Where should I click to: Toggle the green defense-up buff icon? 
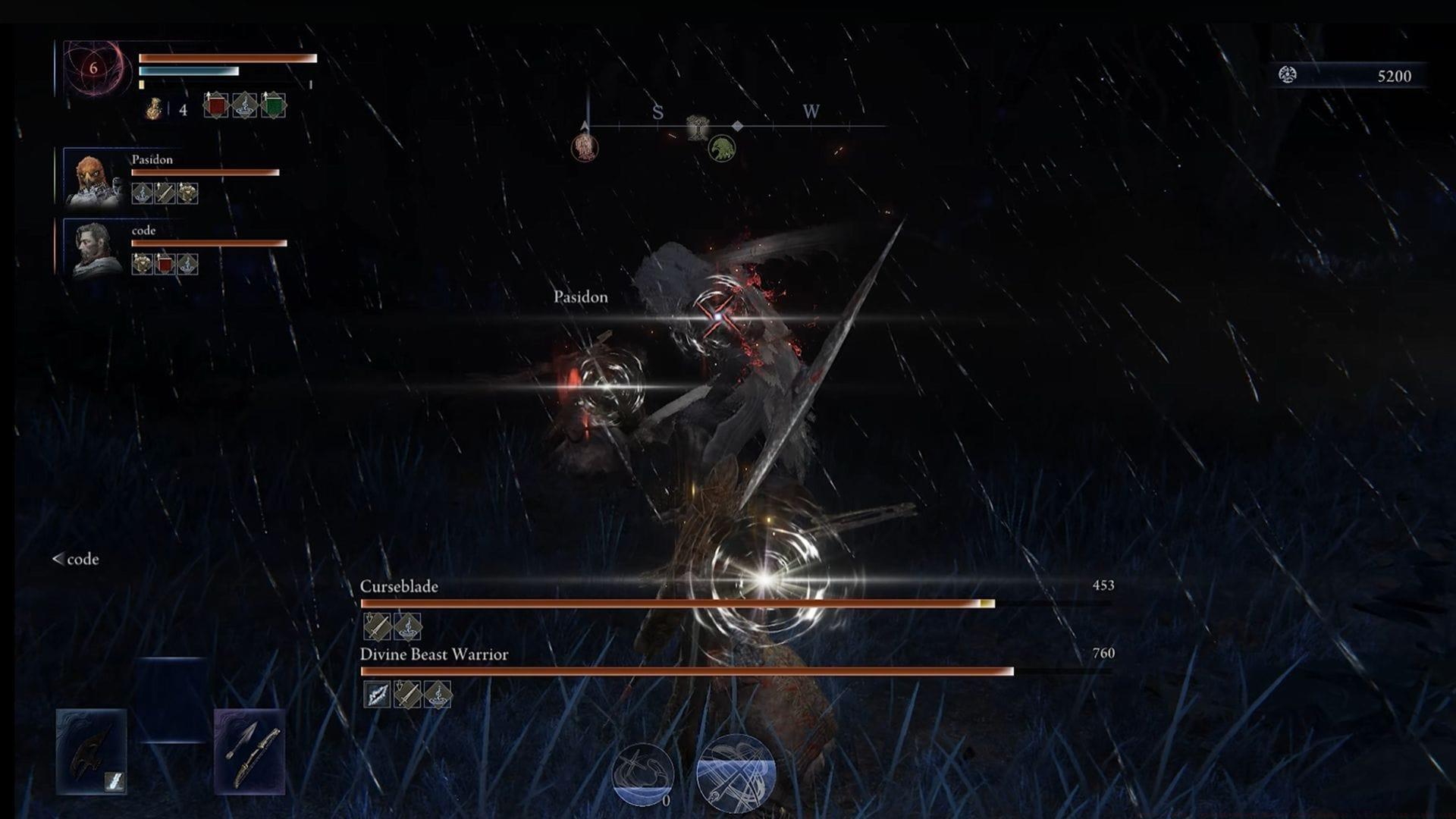(x=272, y=106)
